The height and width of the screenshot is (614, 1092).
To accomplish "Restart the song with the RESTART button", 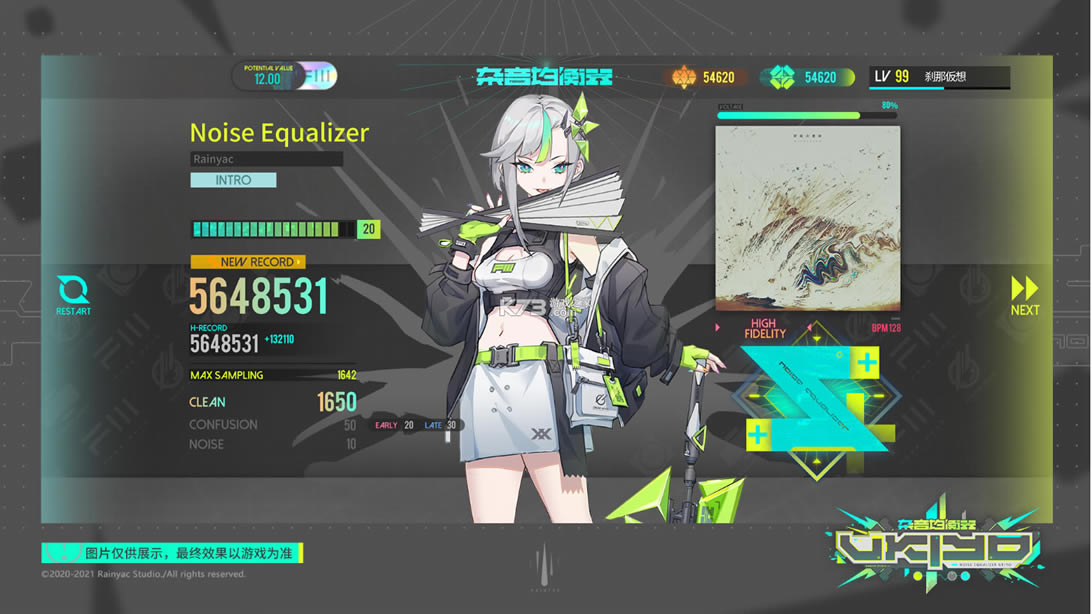I will point(73,294).
